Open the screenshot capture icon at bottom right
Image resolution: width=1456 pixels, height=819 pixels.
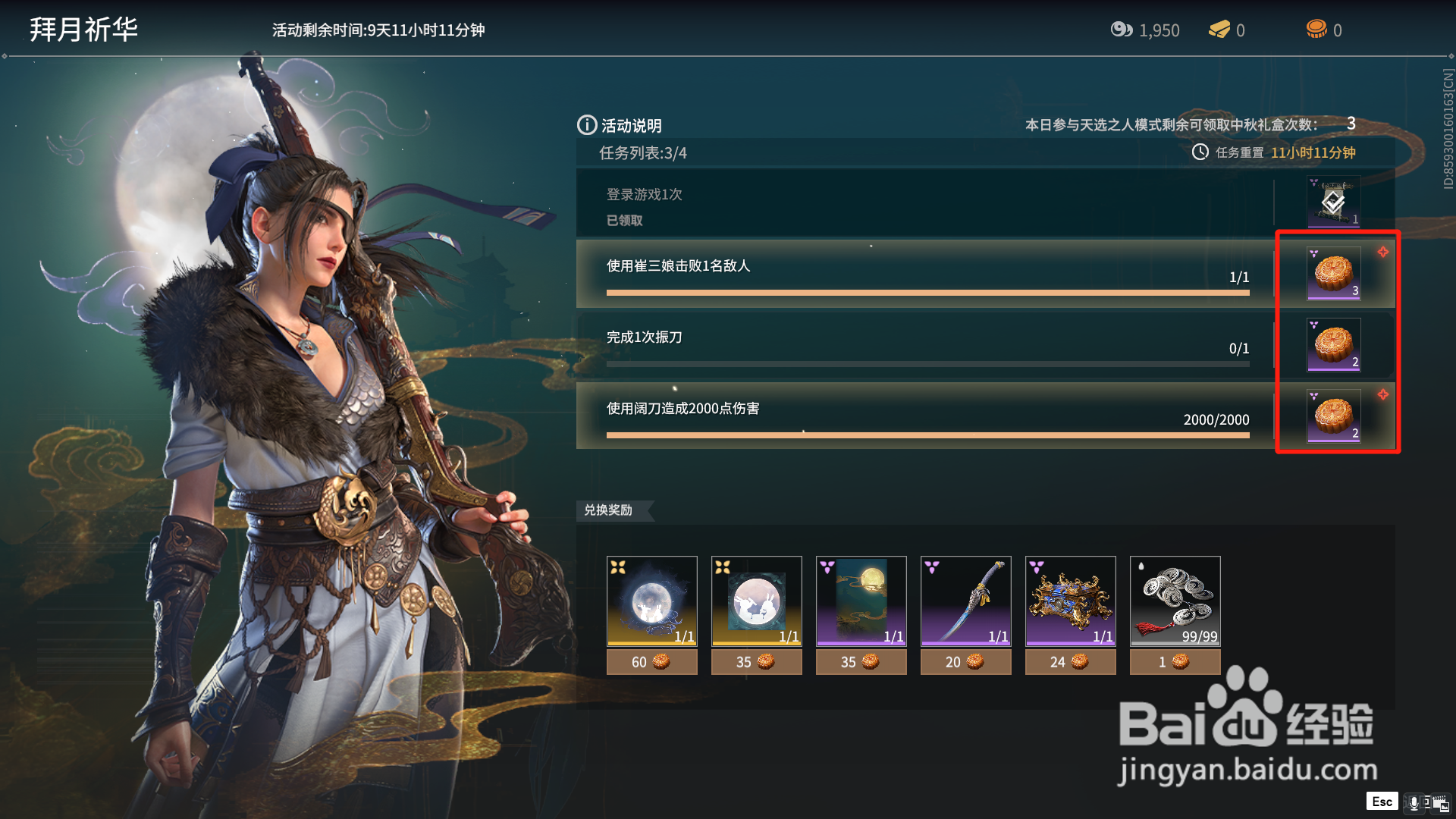(1442, 804)
